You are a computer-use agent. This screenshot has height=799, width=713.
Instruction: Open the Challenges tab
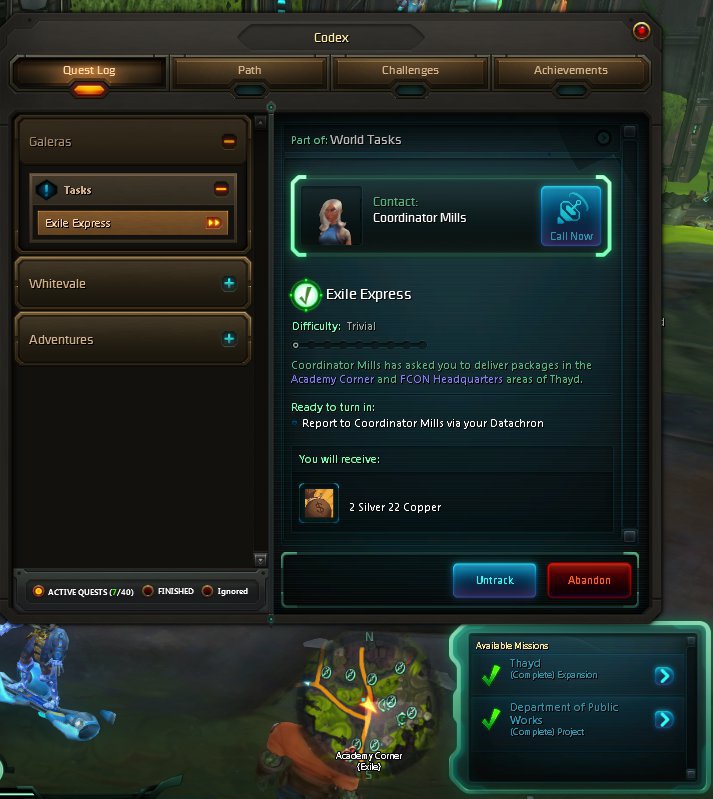(410, 72)
